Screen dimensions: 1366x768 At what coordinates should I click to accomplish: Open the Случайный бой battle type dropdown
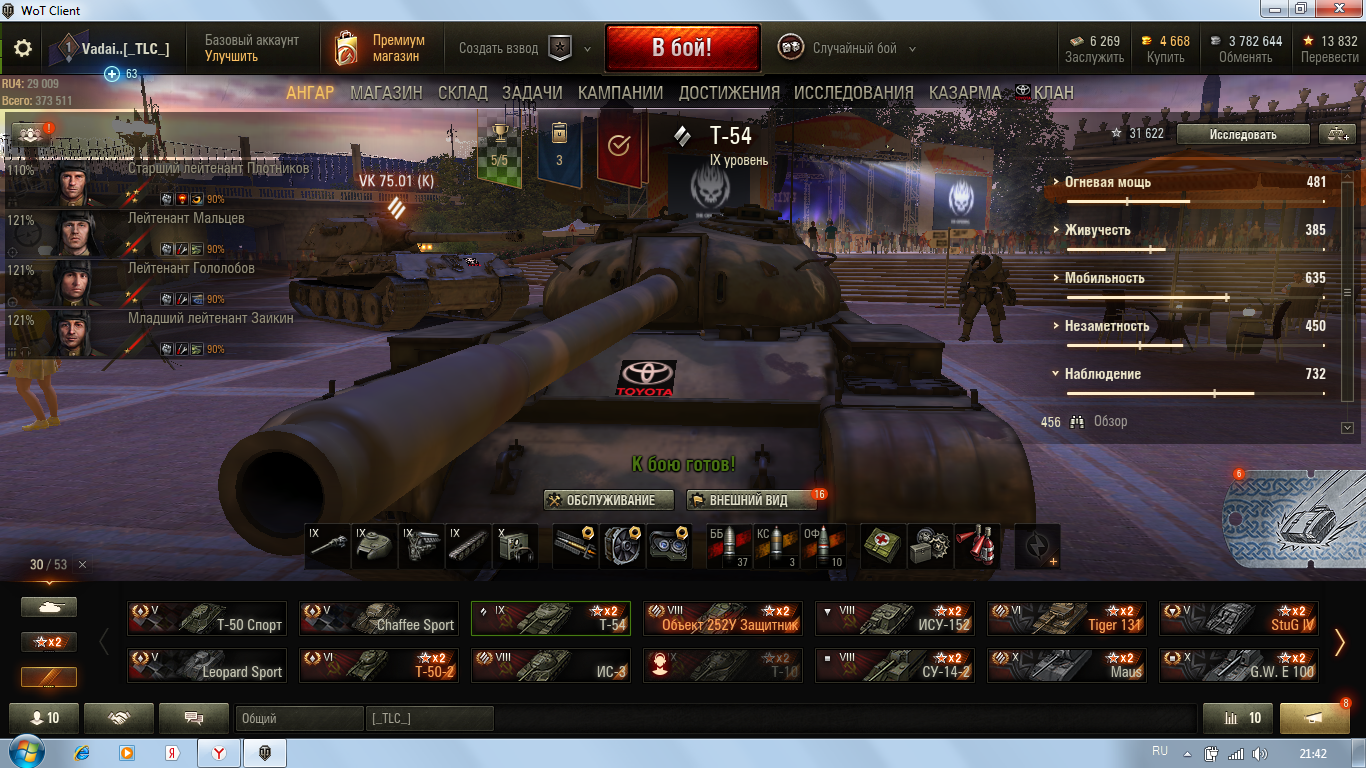tap(848, 48)
